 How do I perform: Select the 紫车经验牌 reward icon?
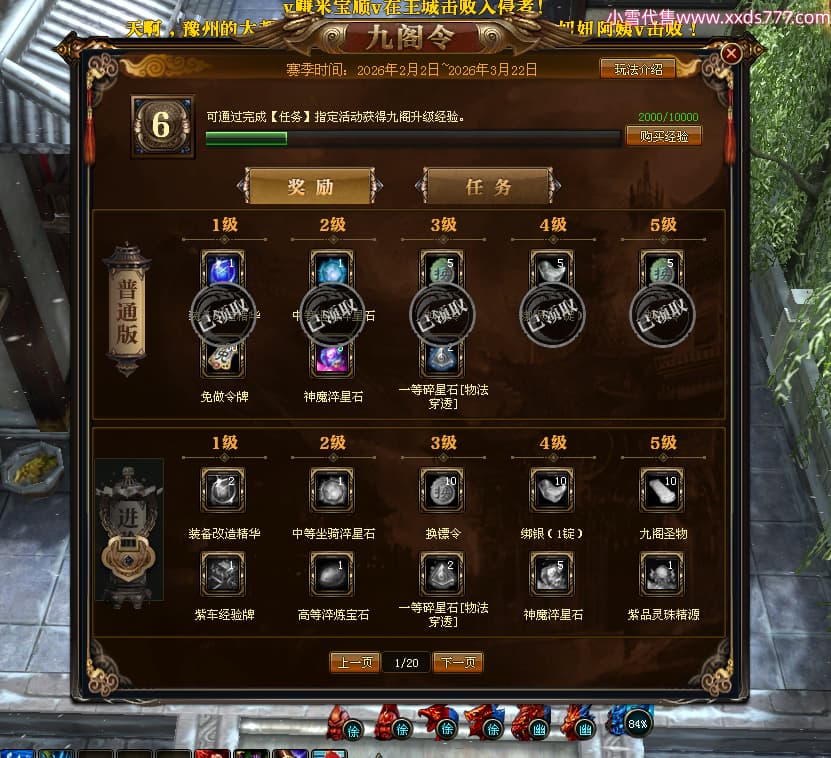tap(223, 571)
